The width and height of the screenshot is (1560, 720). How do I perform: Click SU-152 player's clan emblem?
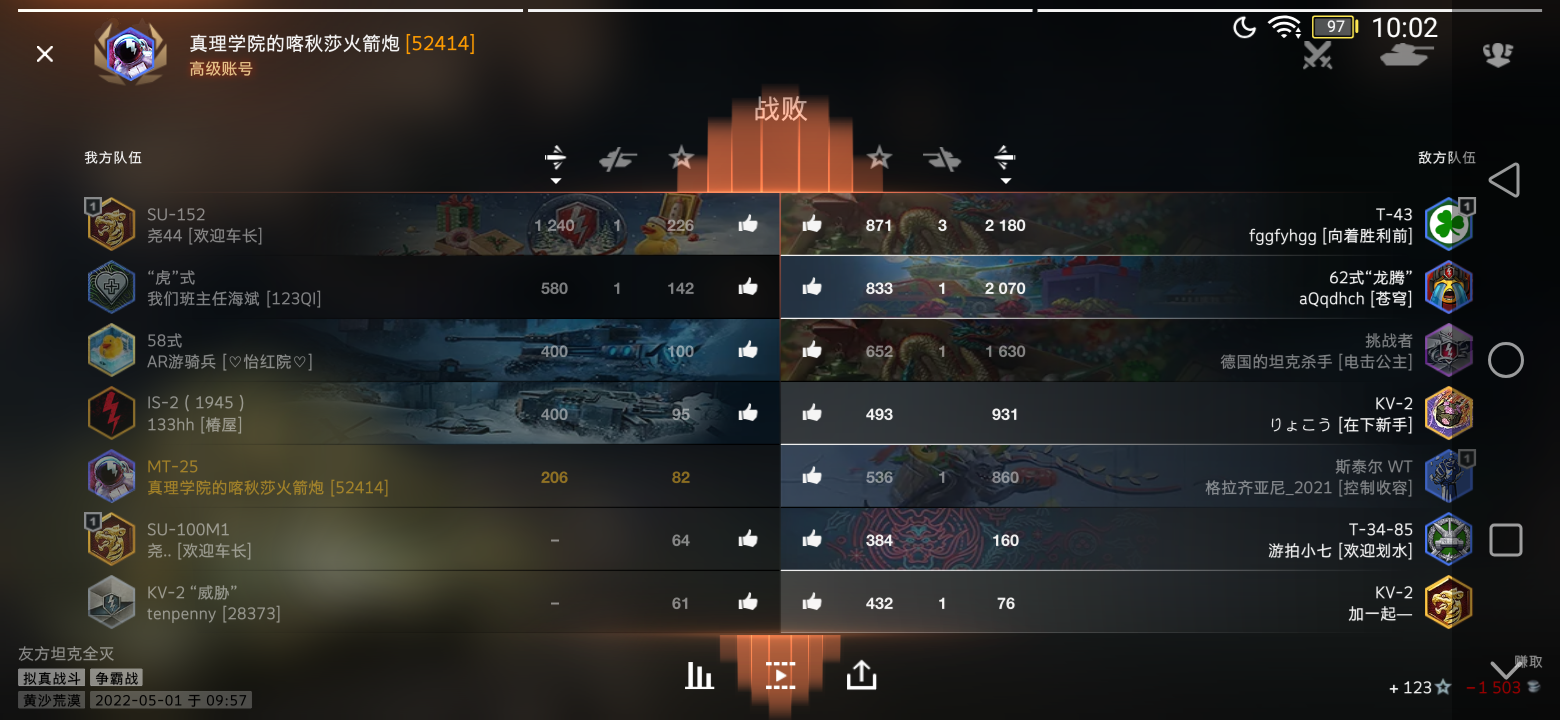click(111, 224)
